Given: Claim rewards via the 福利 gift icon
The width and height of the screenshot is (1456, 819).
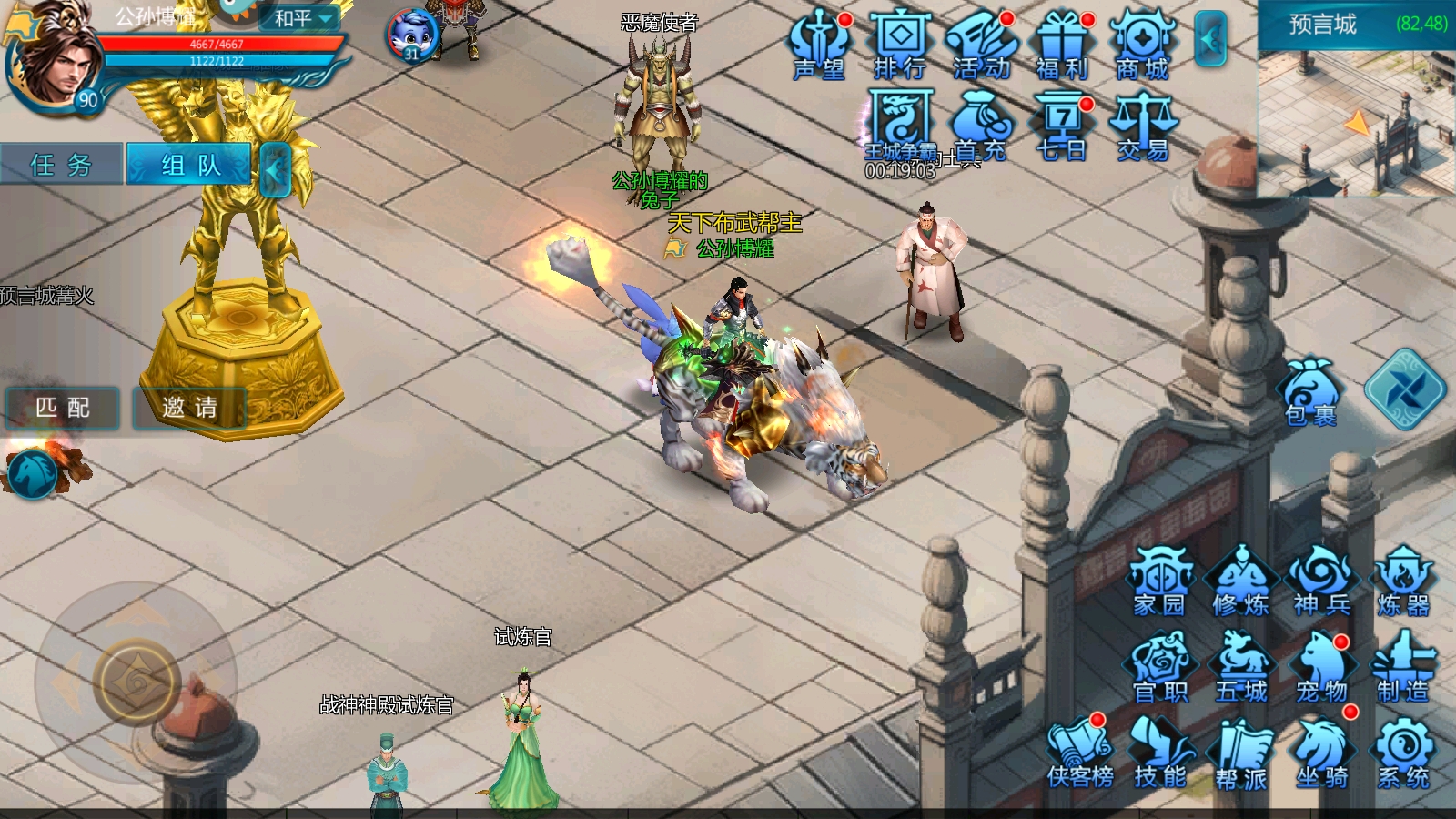Looking at the screenshot, I should (1062, 45).
